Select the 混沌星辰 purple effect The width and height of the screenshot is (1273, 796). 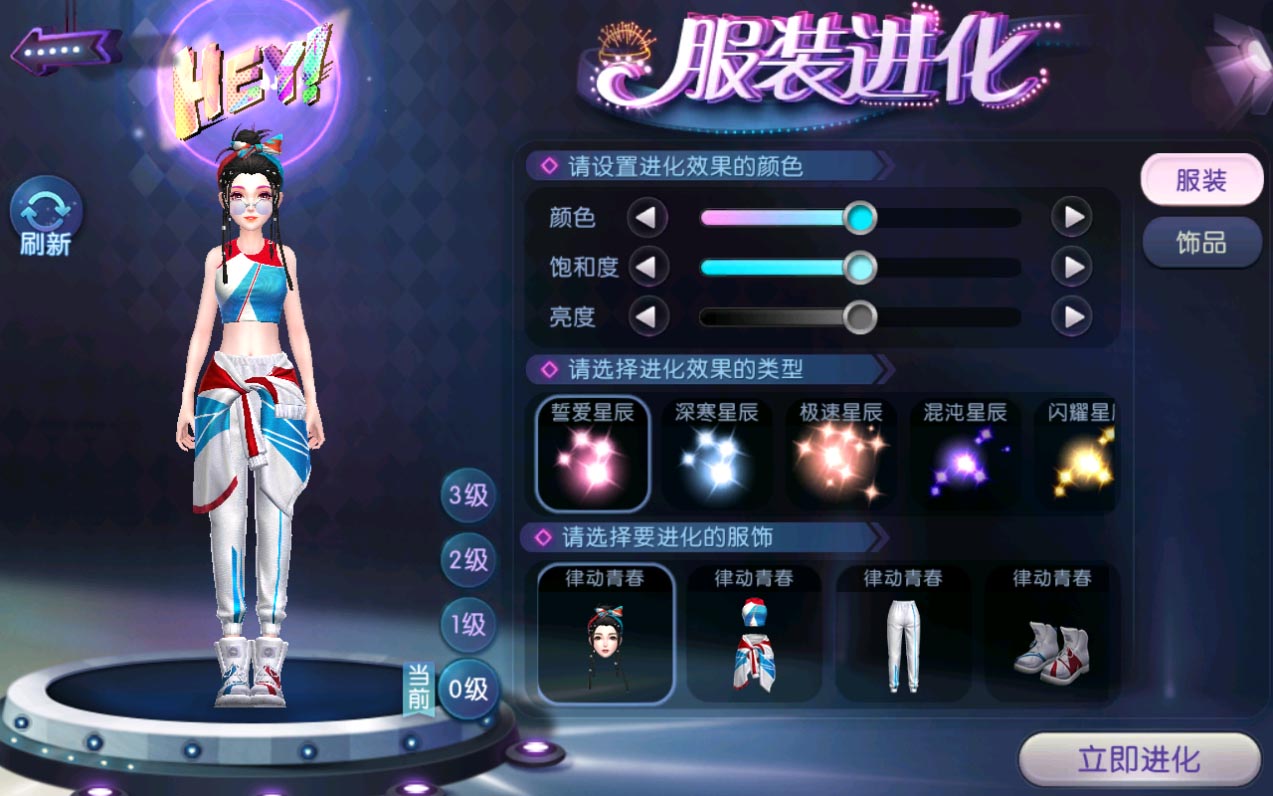964,453
